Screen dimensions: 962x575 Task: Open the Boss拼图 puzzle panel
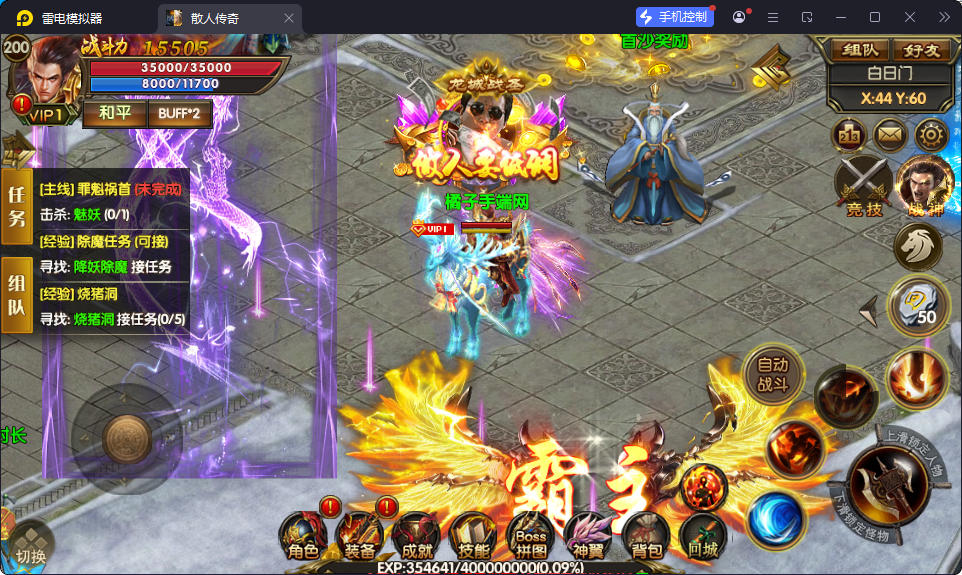point(530,537)
